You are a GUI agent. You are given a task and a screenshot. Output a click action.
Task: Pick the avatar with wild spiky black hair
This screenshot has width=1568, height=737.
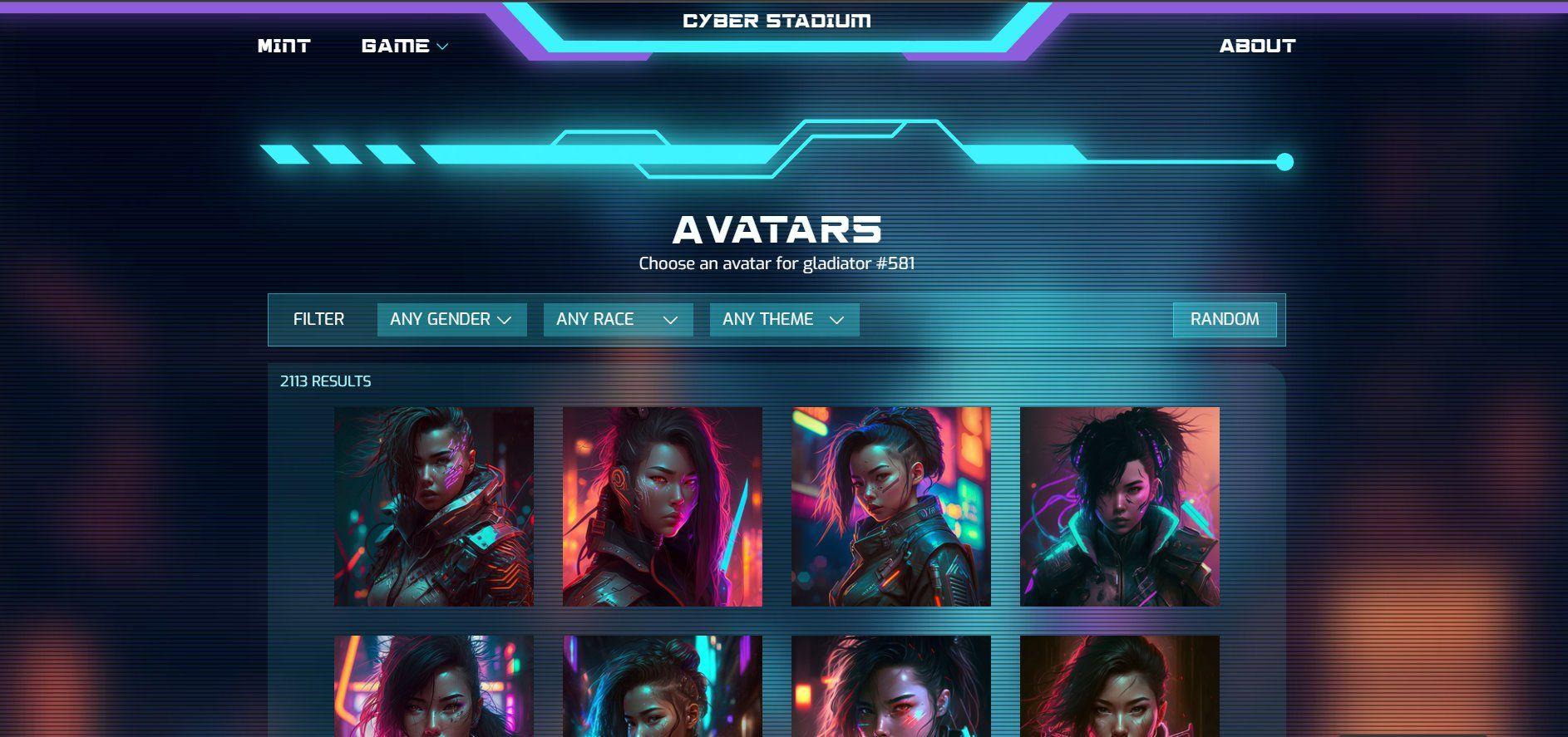click(1120, 508)
